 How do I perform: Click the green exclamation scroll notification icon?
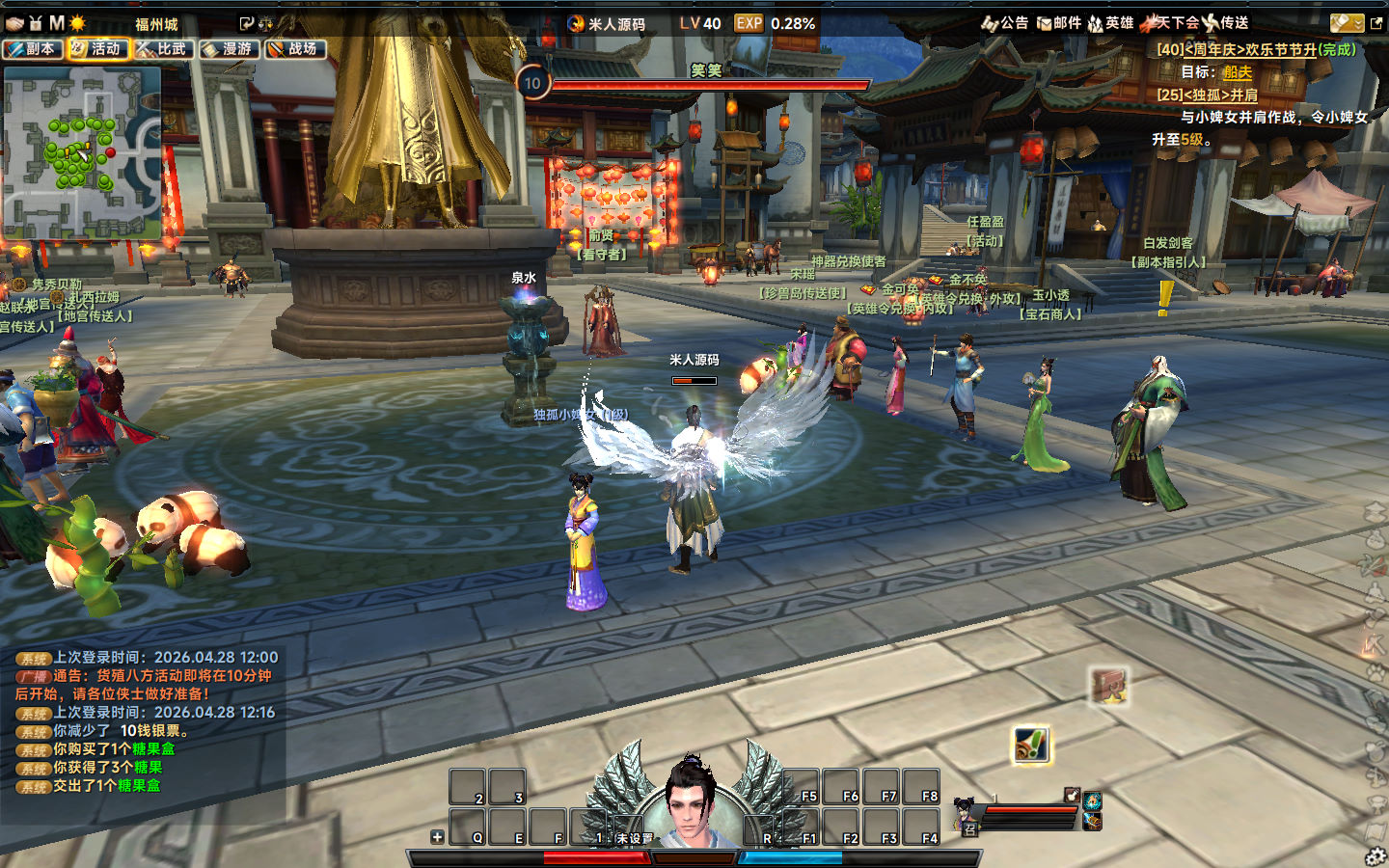click(1031, 745)
